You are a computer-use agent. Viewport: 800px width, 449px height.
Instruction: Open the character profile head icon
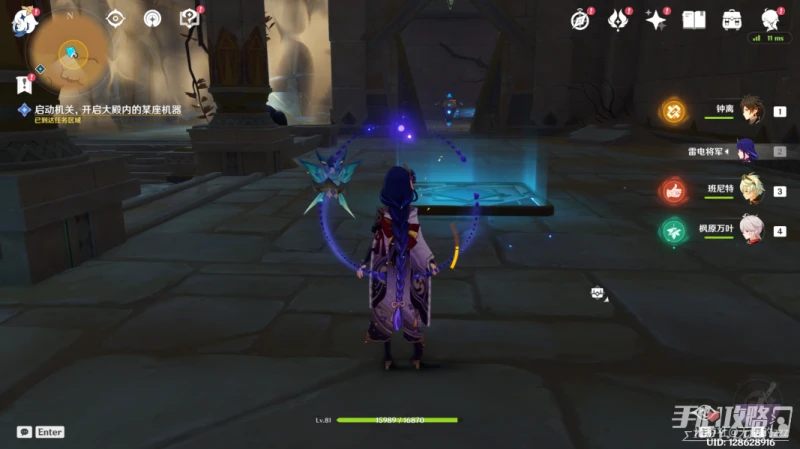(770, 19)
